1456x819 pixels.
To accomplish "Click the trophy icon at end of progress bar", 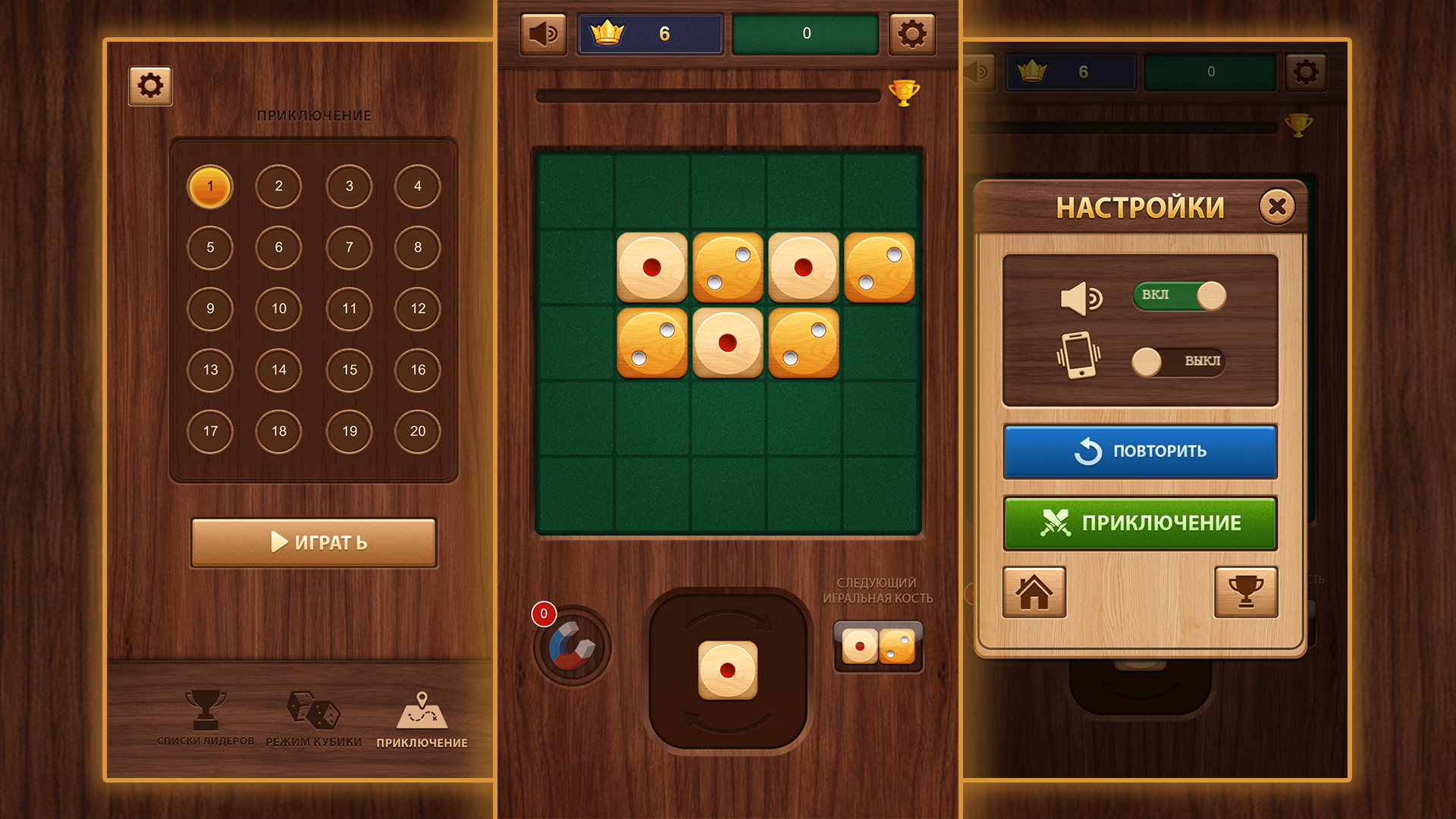I will coord(905,94).
